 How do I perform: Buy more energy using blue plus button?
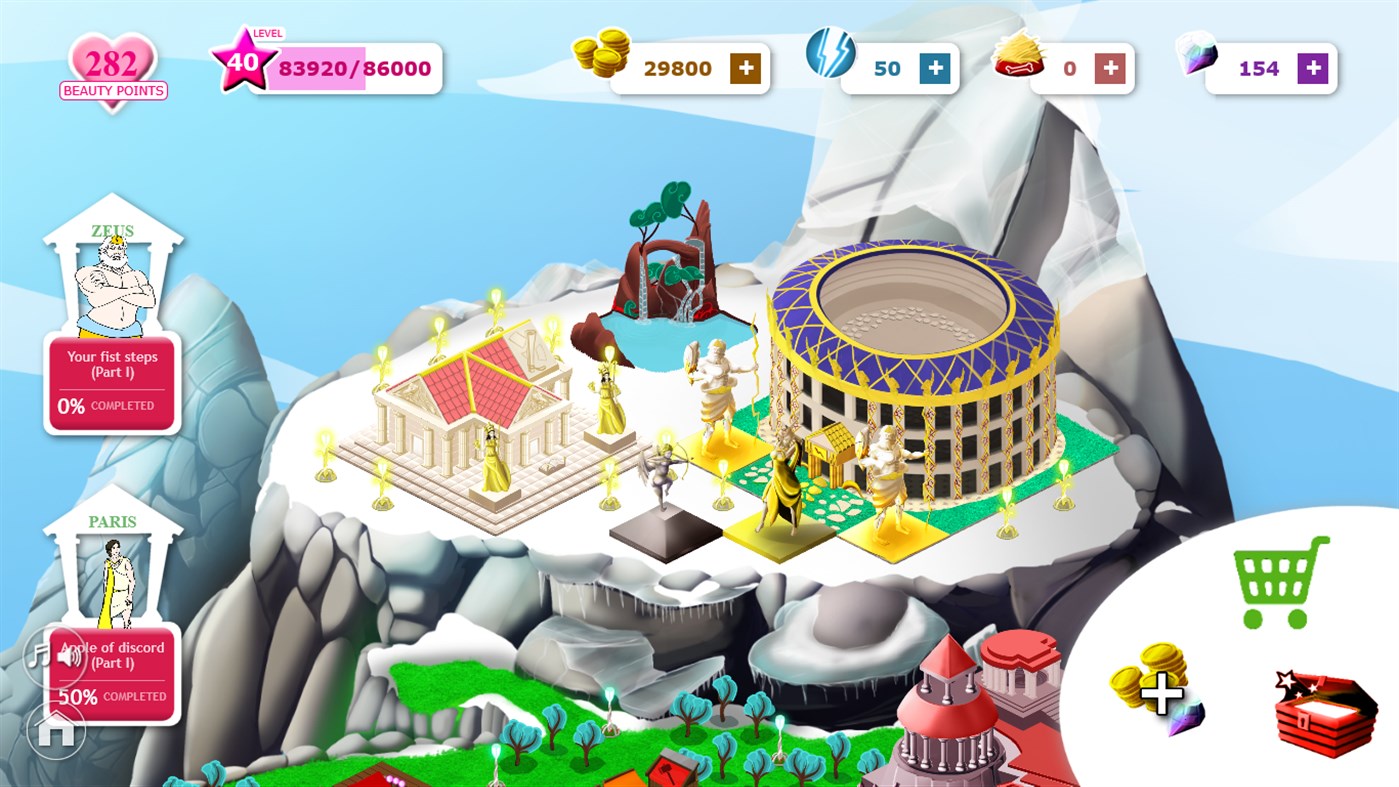click(935, 68)
